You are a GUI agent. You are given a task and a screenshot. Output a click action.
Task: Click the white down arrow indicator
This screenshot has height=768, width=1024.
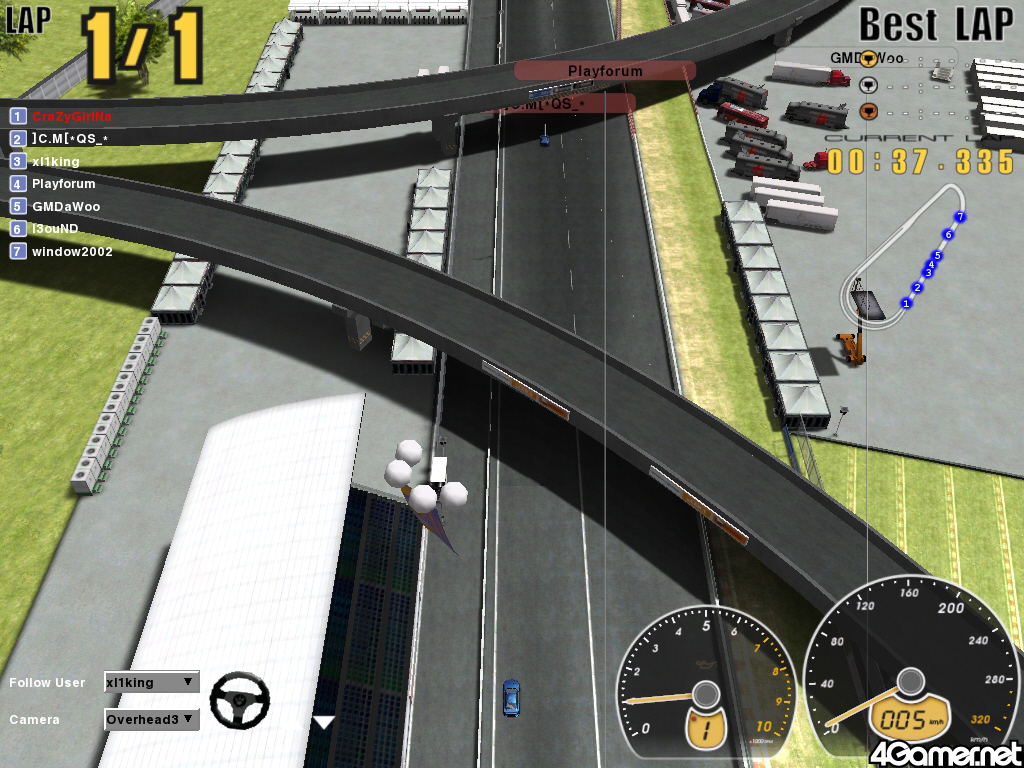point(324,722)
